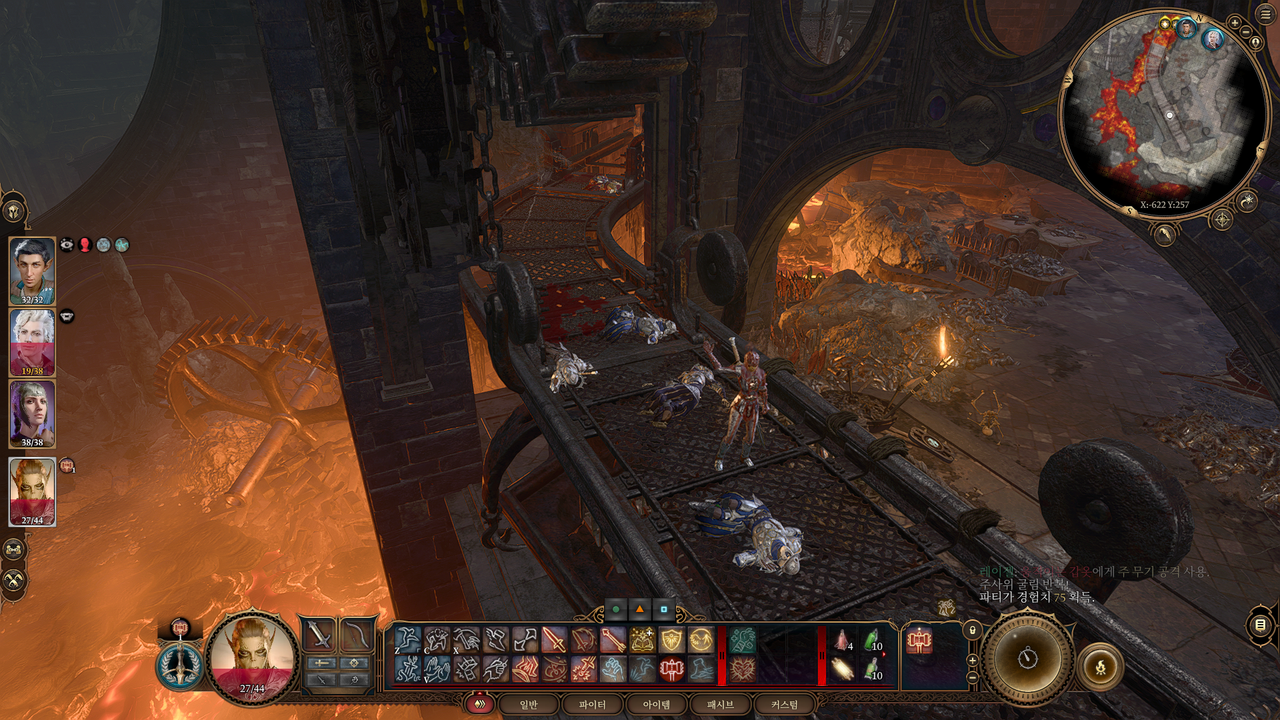This screenshot has width=1280, height=720.
Task: Select the ranged bow weapon set
Action: tap(356, 634)
